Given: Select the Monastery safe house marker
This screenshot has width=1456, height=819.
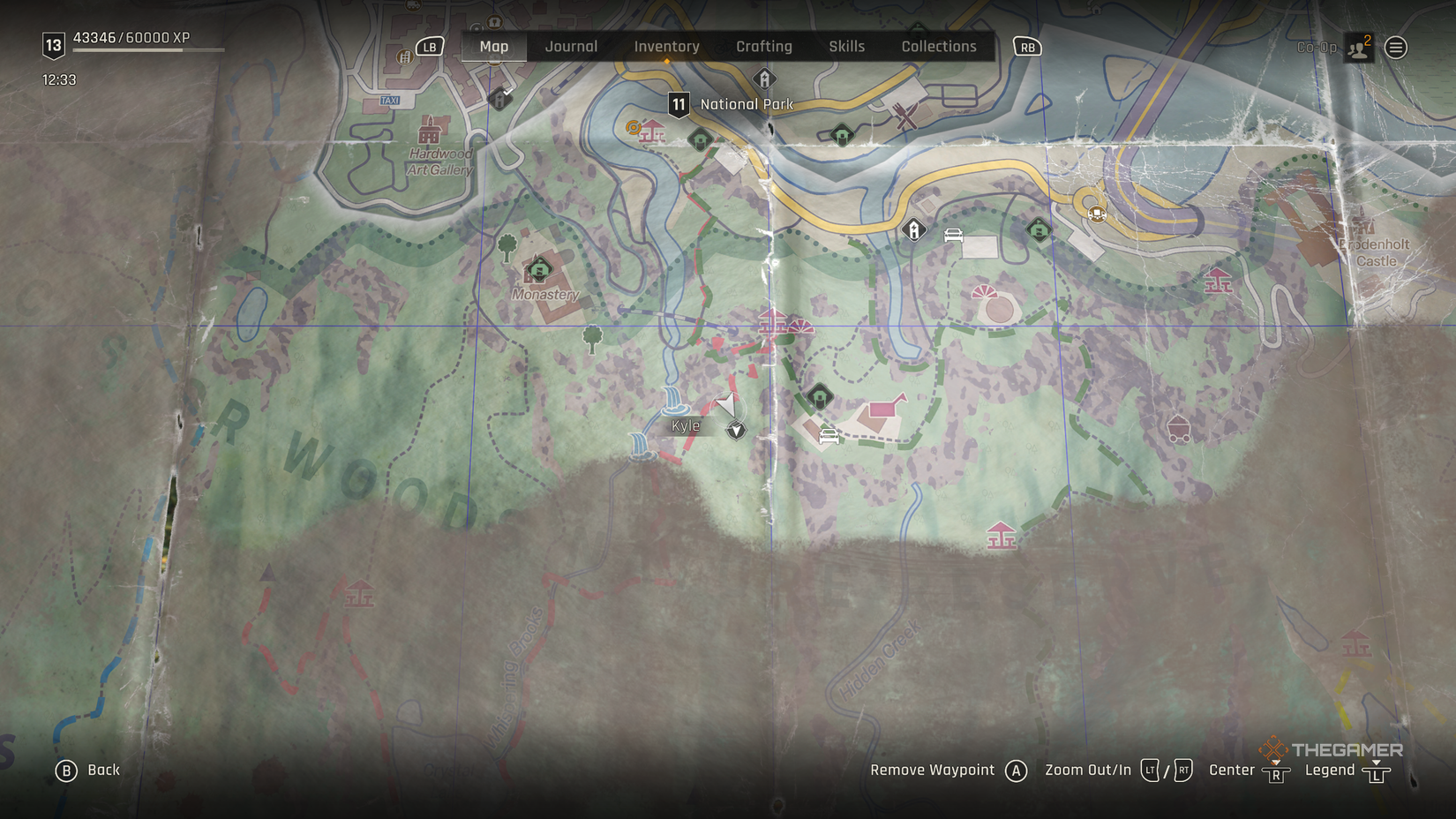Looking at the screenshot, I should click(538, 269).
